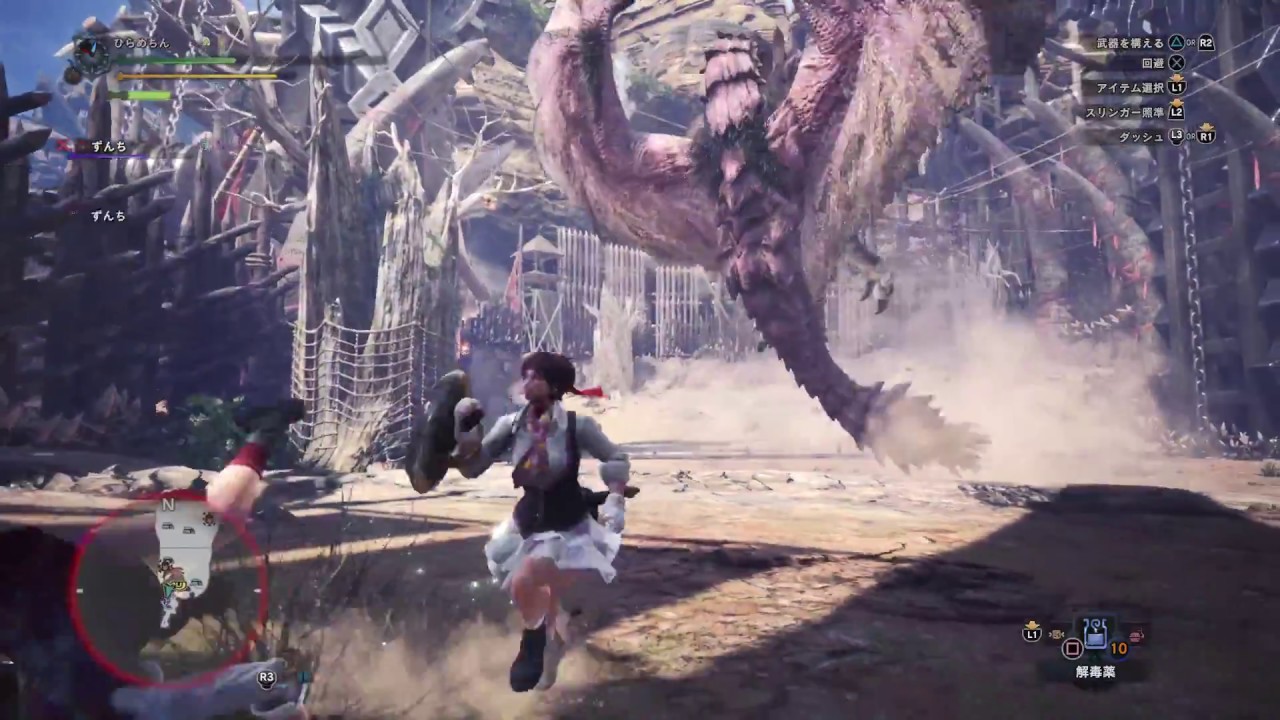This screenshot has width=1280, height=720.
Task: Click the R3 button prompt below the minimap
Action: point(265,677)
